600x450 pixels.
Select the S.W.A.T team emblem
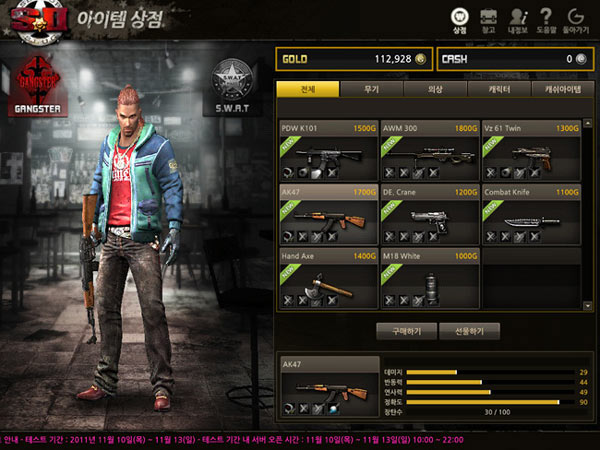(x=233, y=84)
